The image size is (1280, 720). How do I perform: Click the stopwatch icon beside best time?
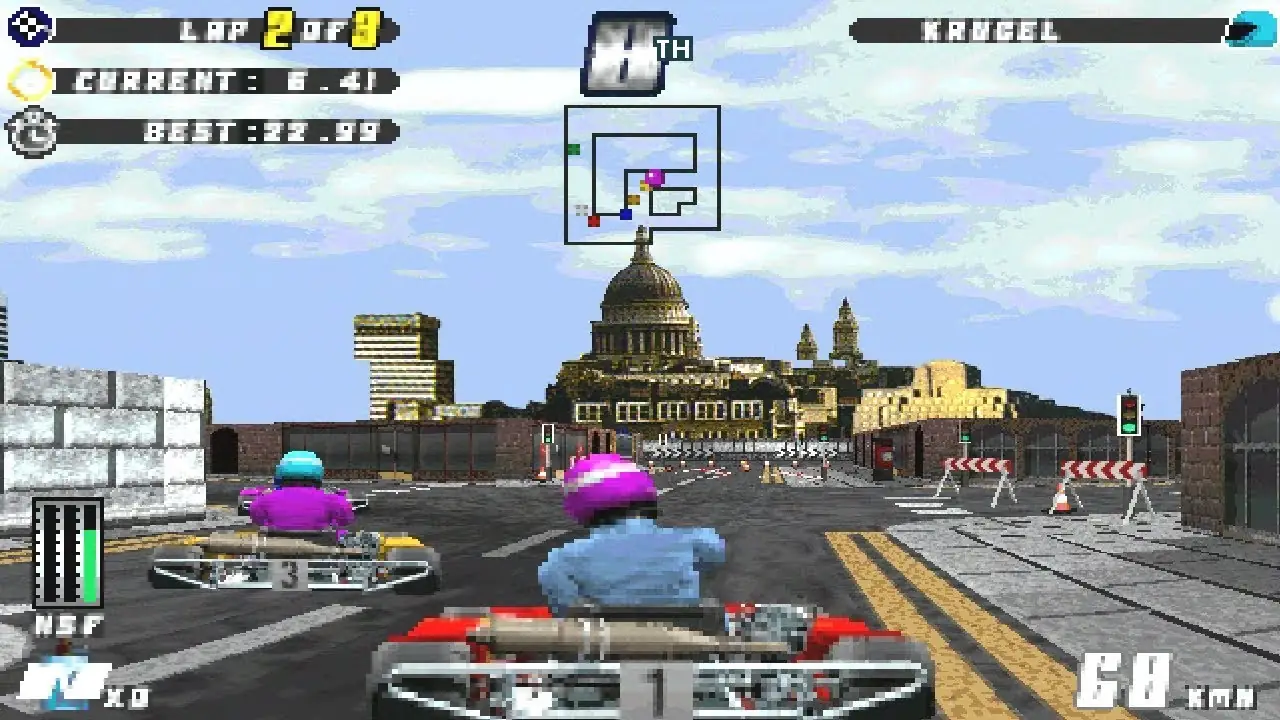point(30,131)
